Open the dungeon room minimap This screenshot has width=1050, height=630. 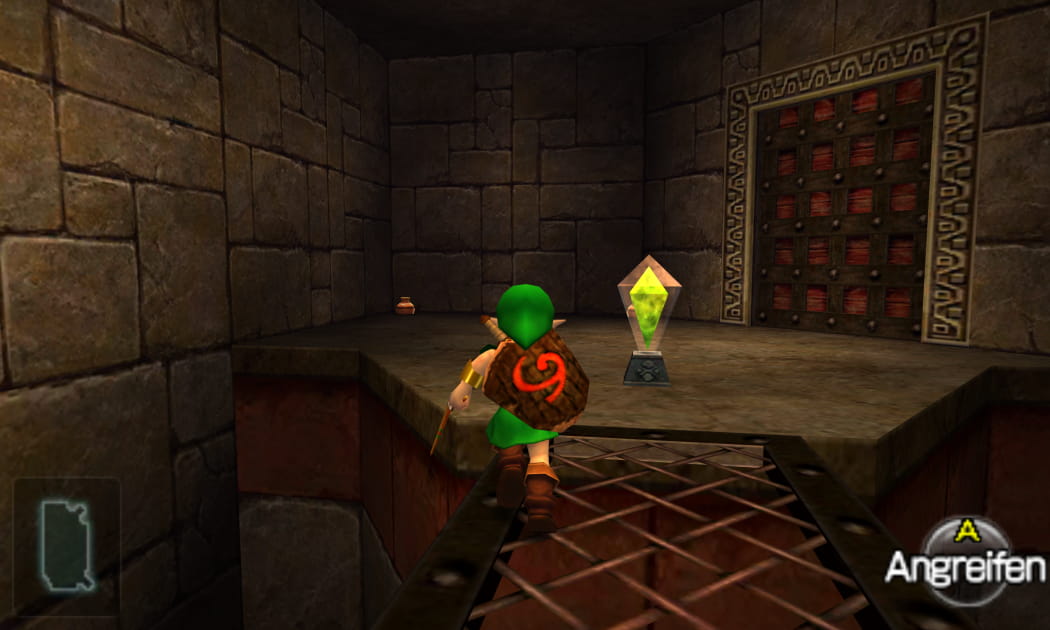tap(66, 545)
